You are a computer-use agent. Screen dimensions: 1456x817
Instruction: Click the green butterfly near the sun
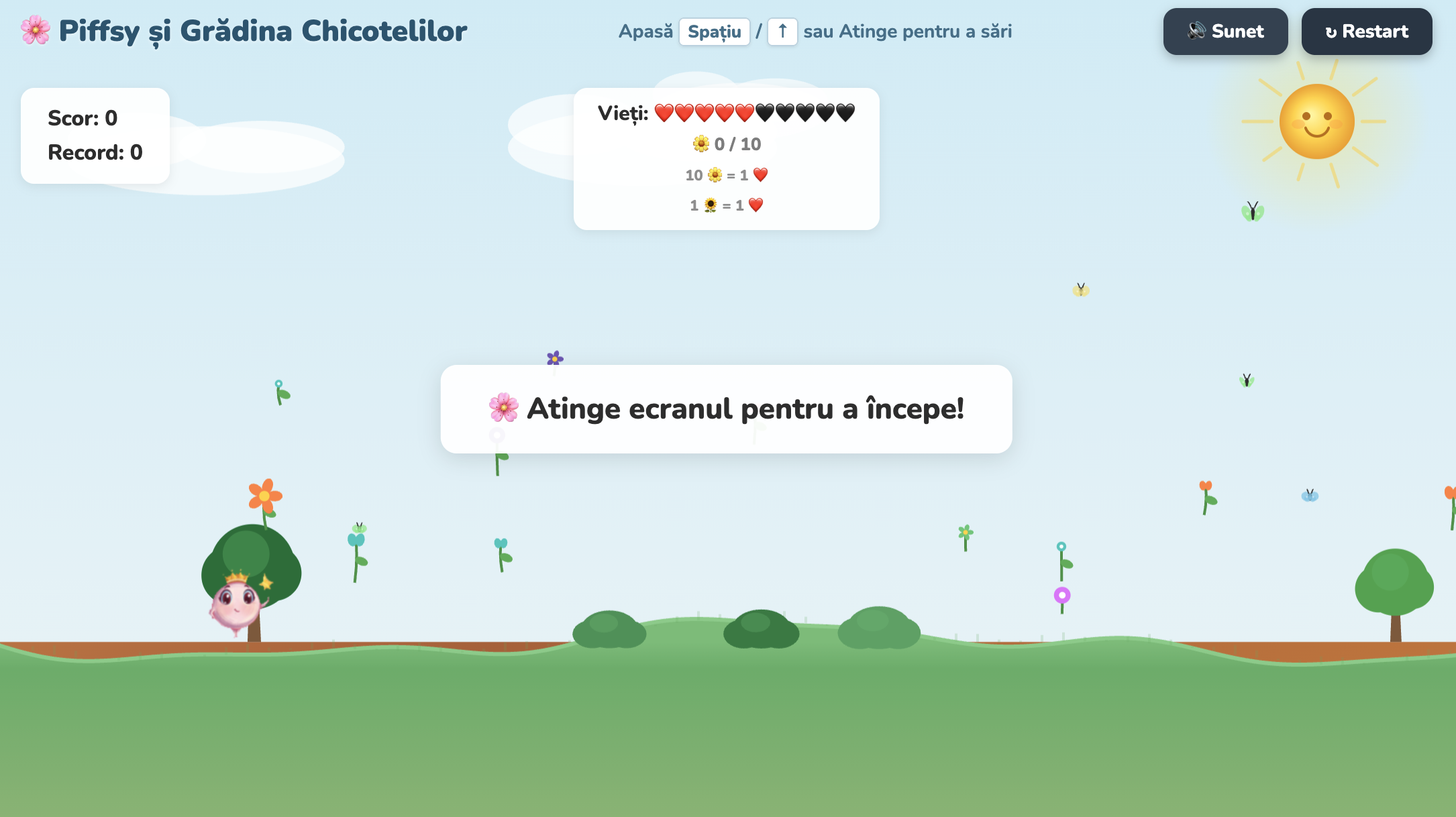[x=1253, y=211]
